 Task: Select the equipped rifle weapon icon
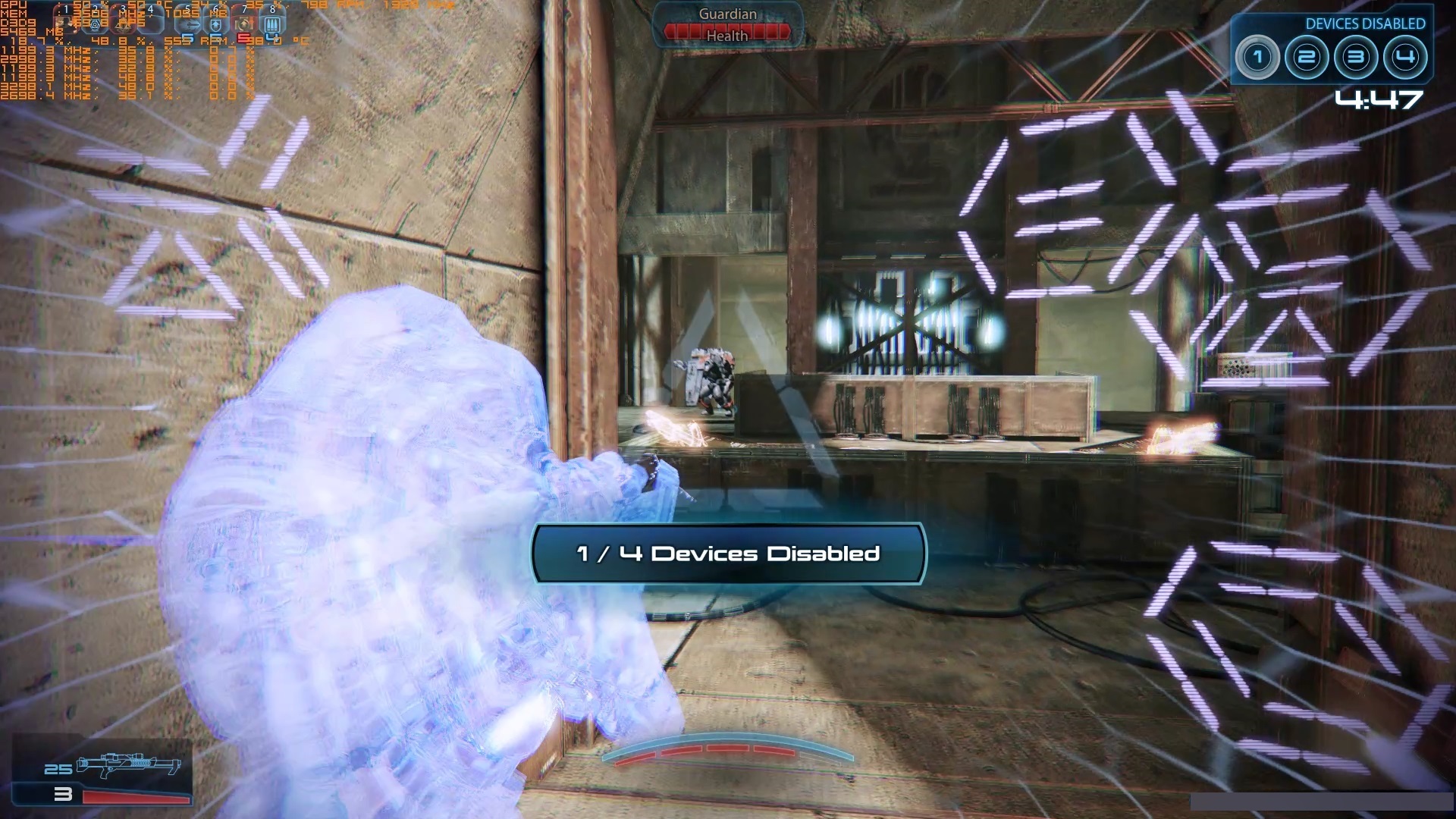pyautogui.click(x=129, y=764)
